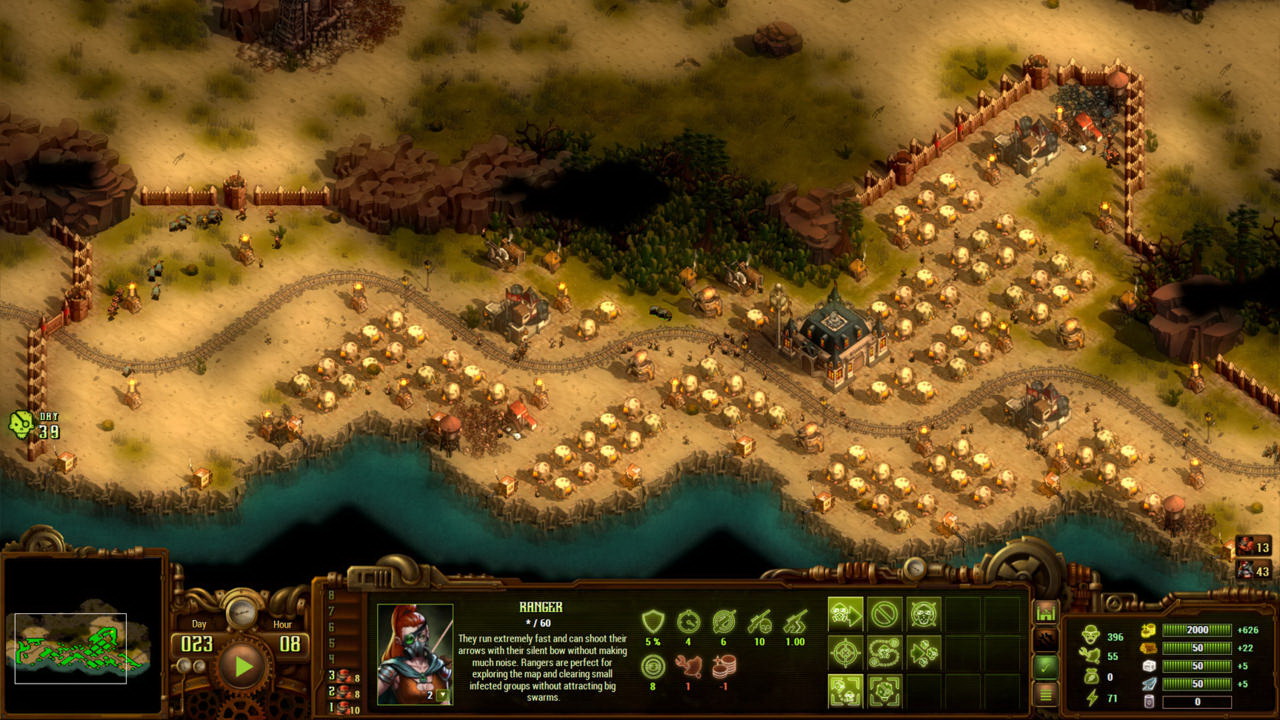Open the colony buildings menu button

coord(1046,612)
